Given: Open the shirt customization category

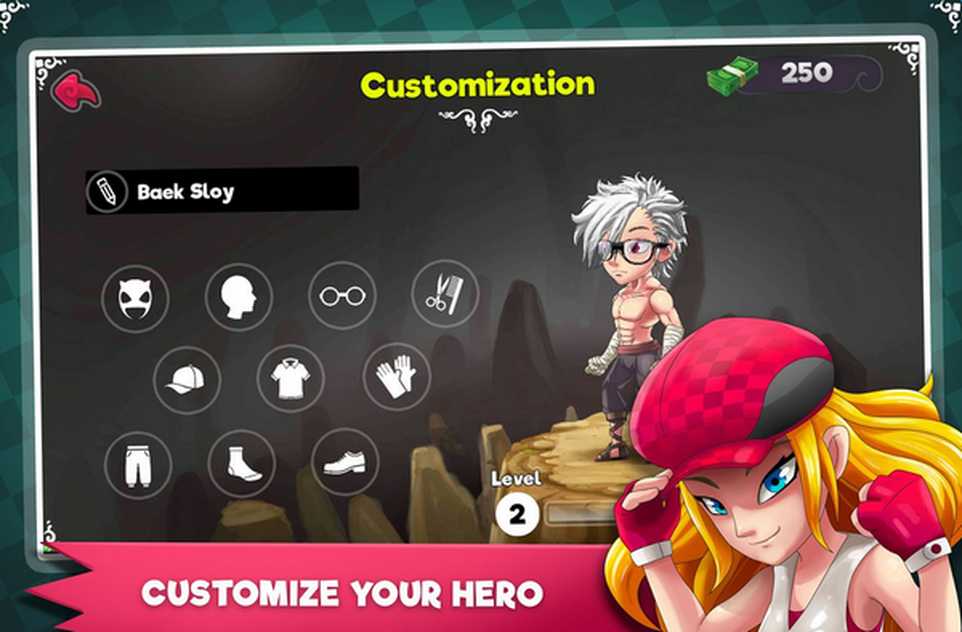Looking at the screenshot, I should [290, 379].
